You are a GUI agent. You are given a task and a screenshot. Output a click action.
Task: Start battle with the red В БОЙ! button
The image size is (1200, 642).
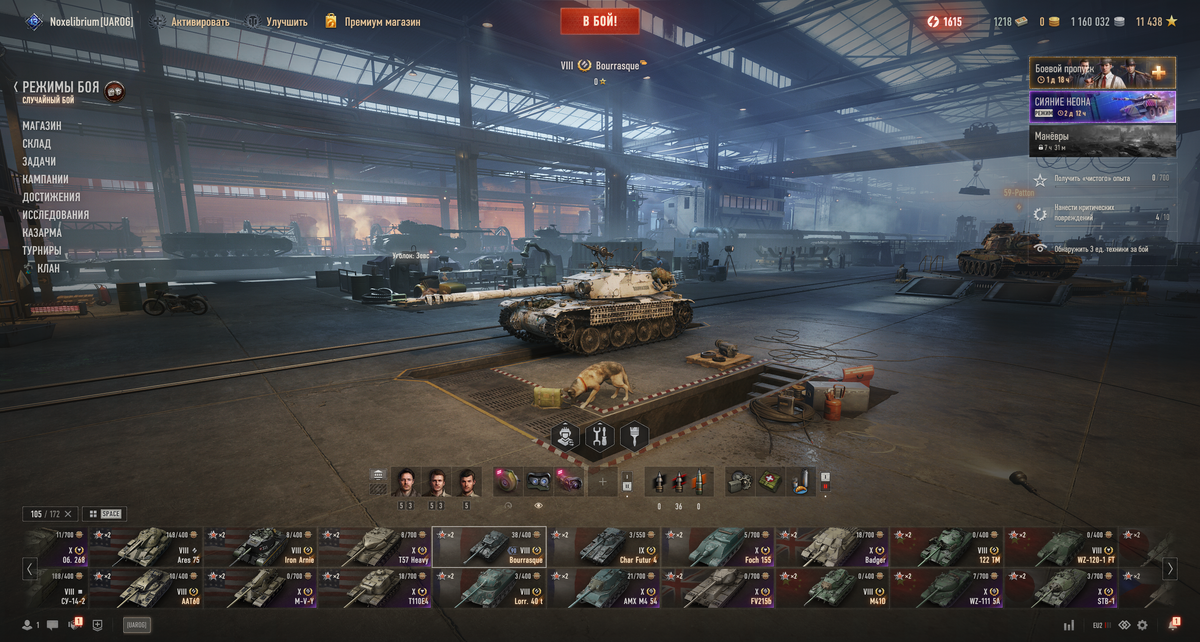601,21
